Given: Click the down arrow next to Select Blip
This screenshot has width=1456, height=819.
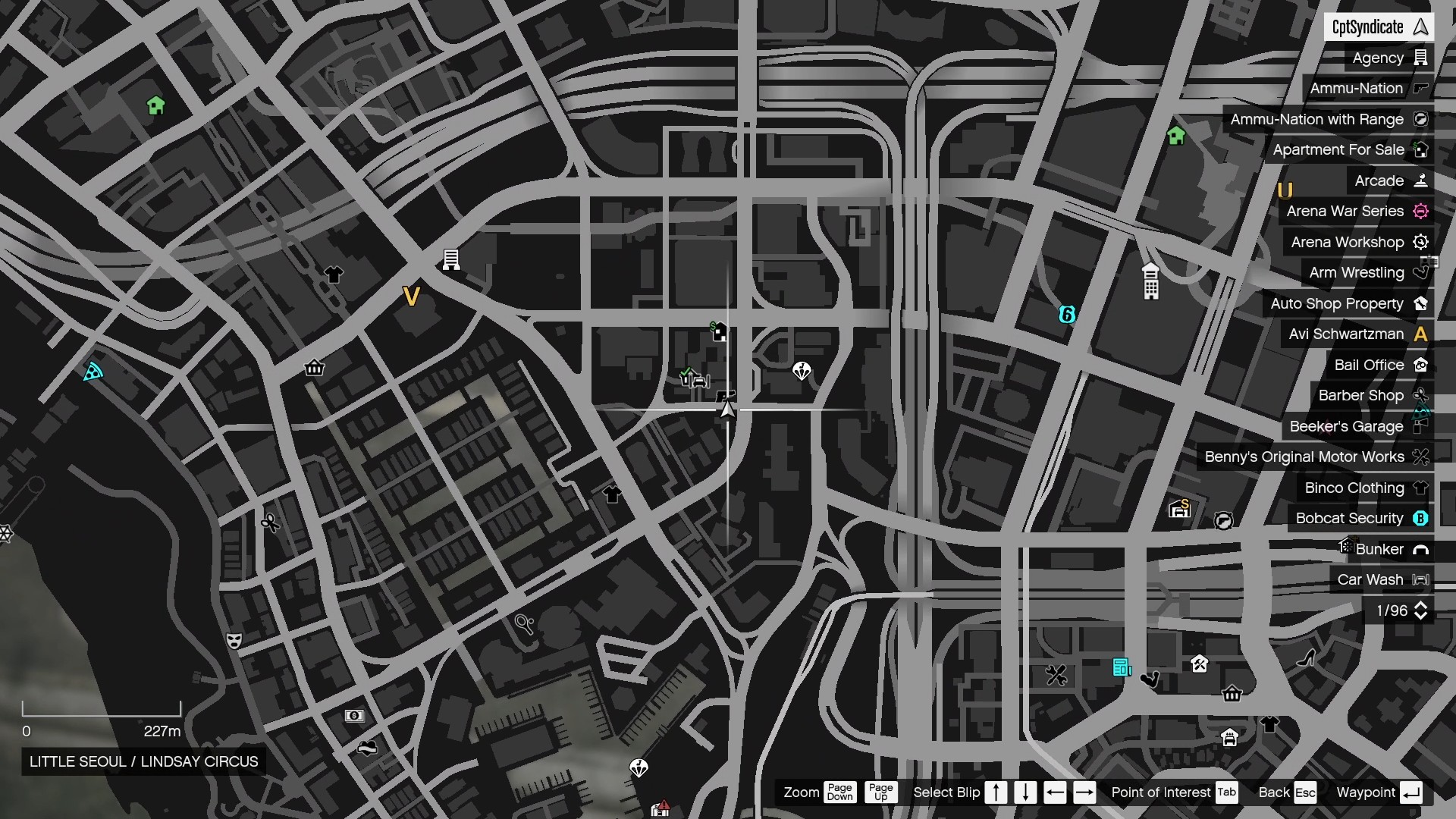Looking at the screenshot, I should (x=1026, y=792).
